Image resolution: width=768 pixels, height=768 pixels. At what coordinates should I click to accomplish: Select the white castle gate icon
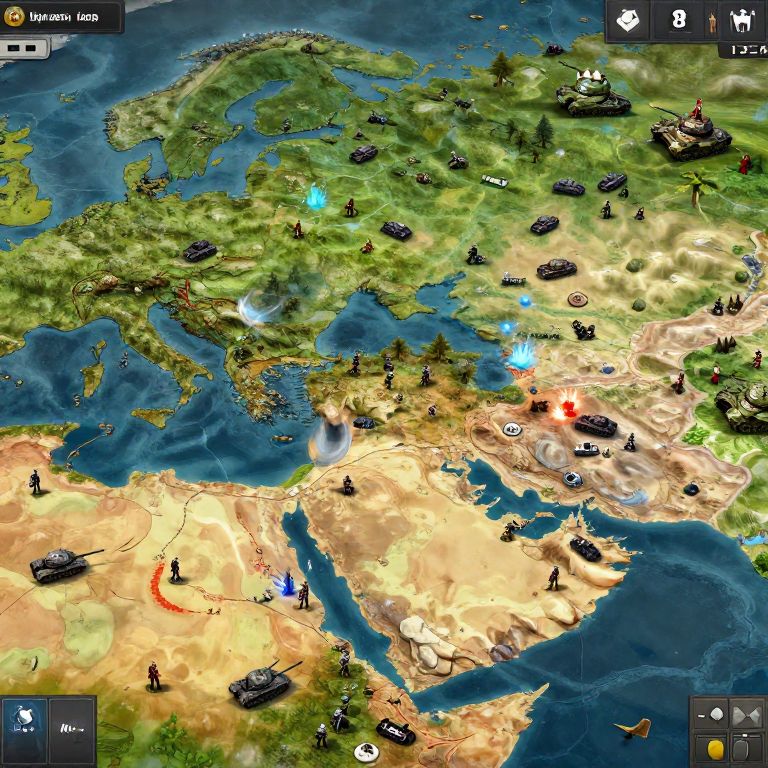coord(741,20)
